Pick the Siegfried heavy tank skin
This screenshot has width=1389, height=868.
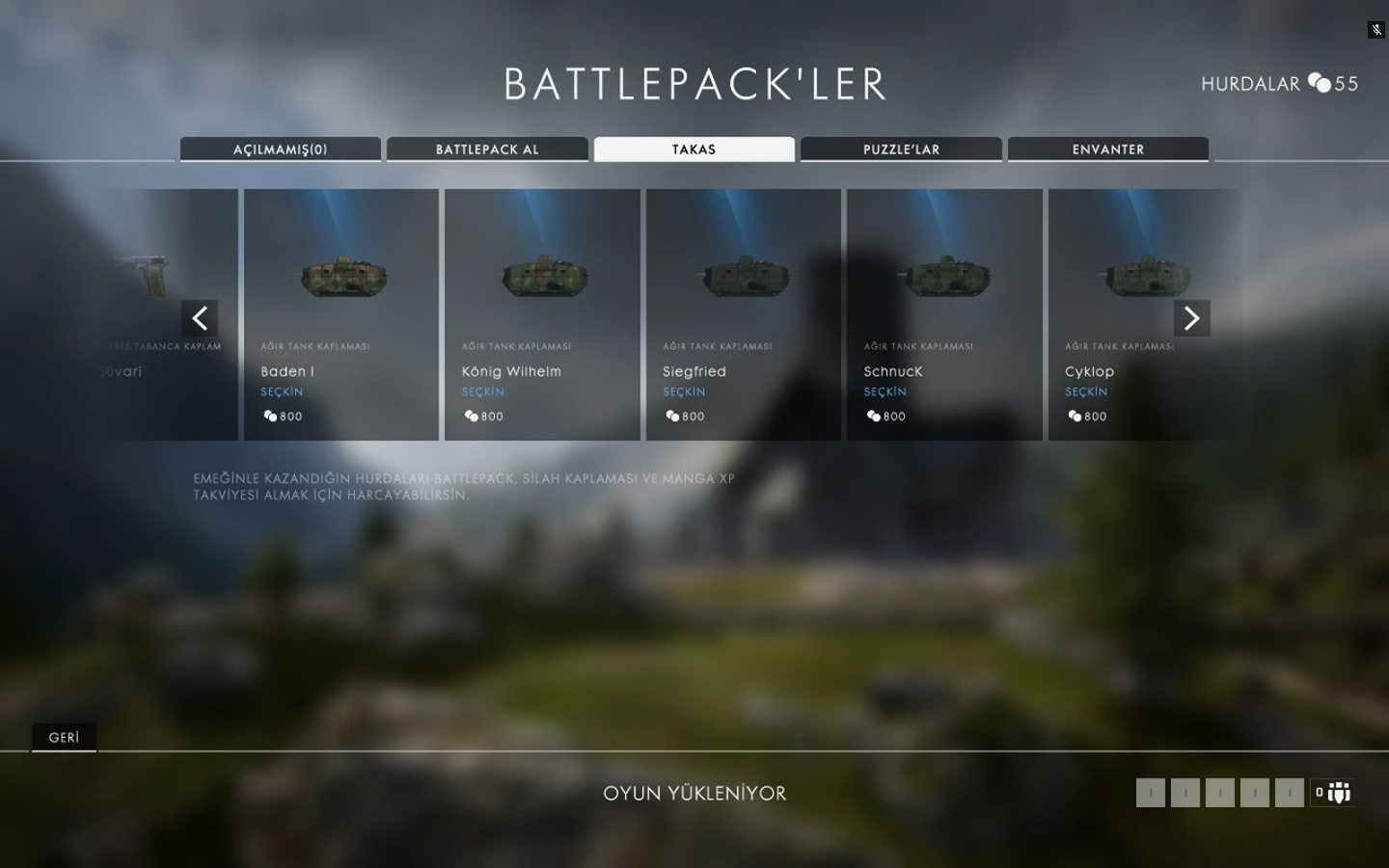(x=744, y=314)
